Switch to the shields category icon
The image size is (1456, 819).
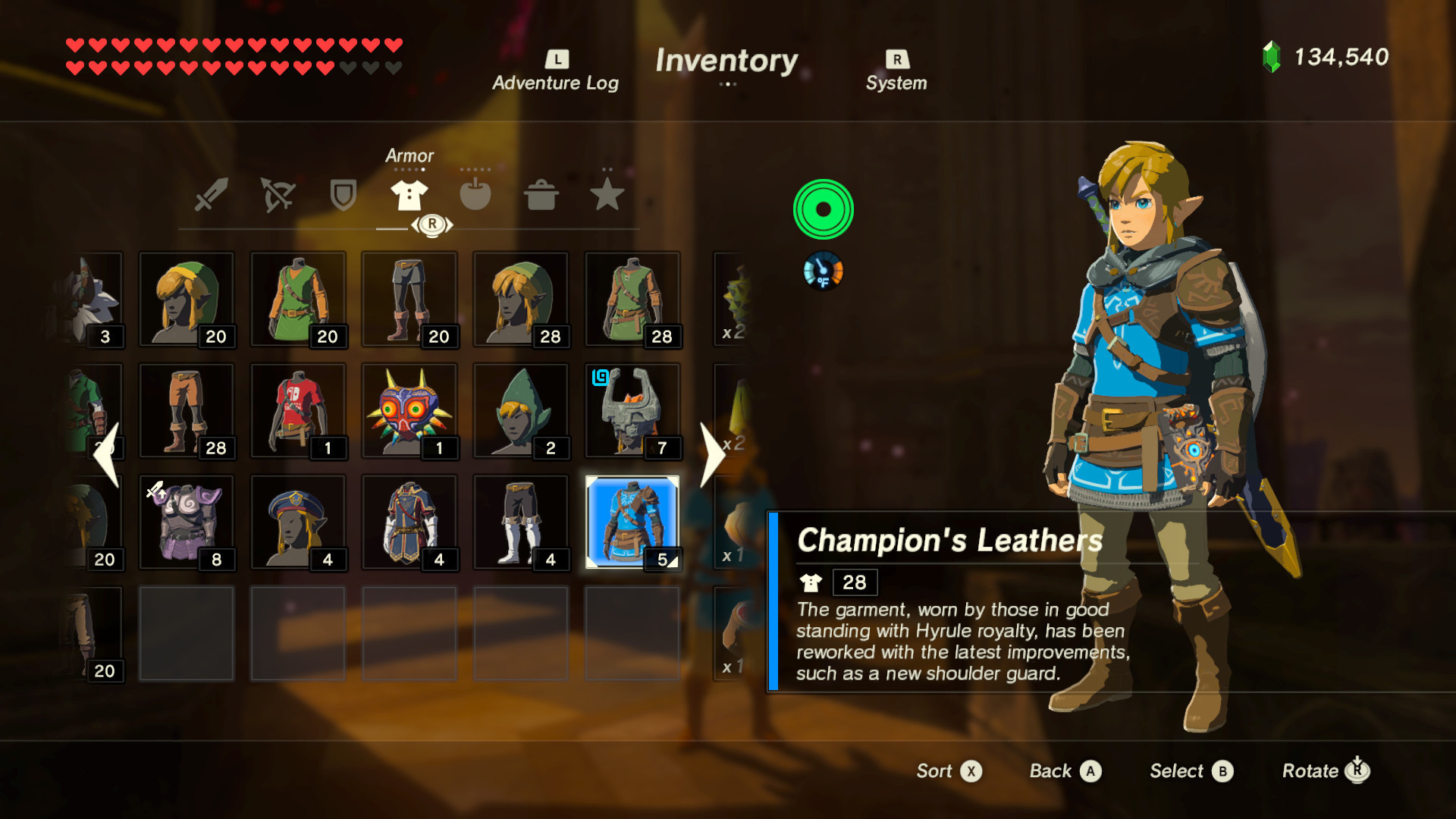[x=343, y=195]
